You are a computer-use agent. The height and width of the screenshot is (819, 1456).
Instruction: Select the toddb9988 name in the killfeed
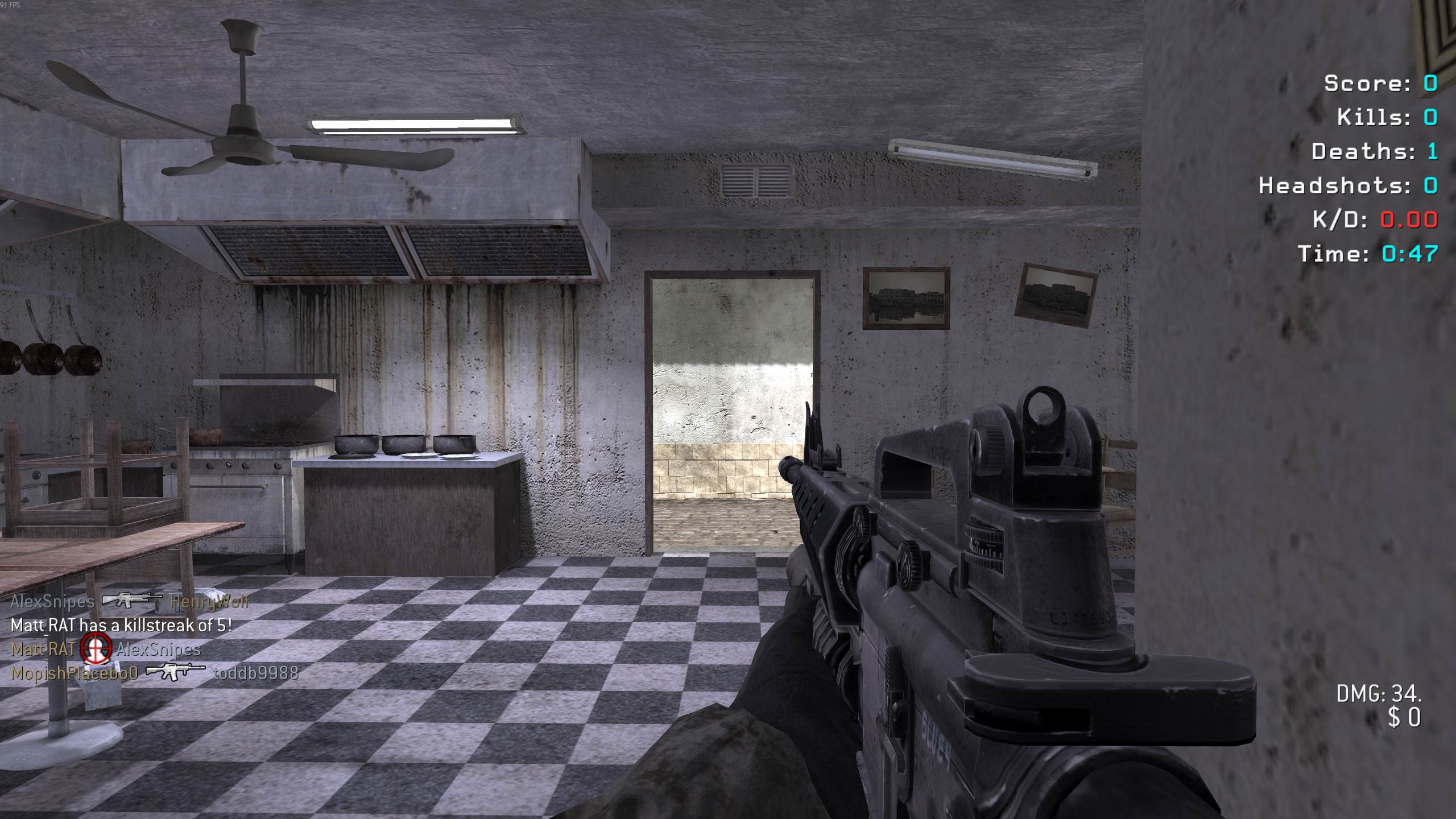pyautogui.click(x=256, y=673)
